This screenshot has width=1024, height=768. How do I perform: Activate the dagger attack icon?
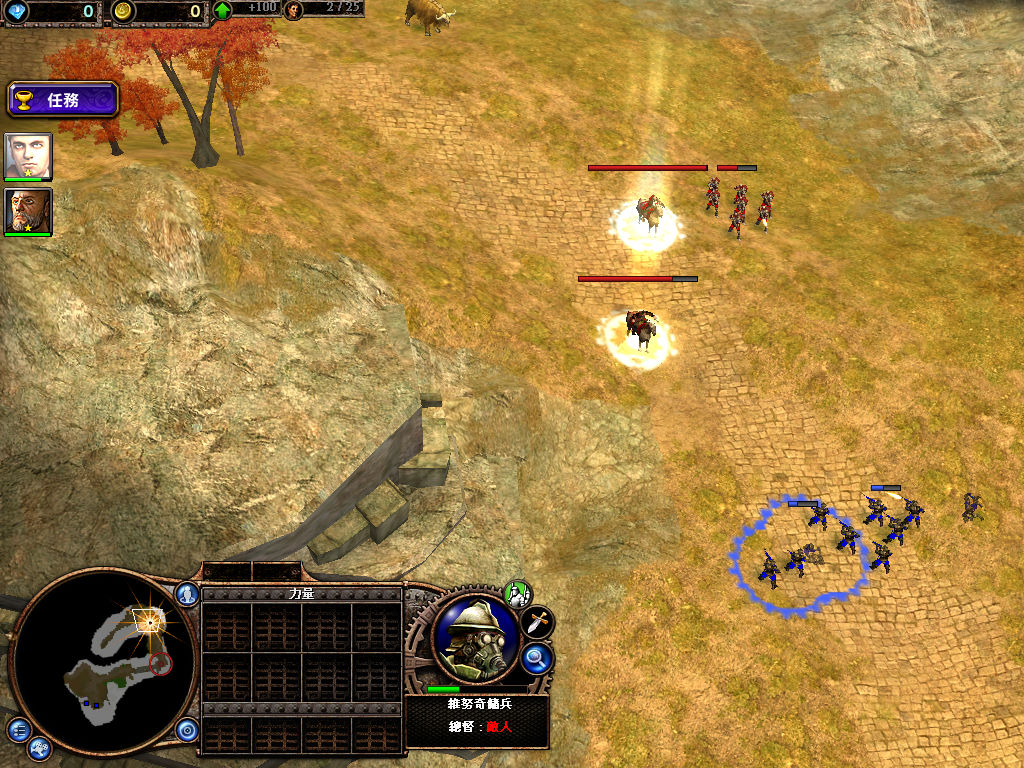[538, 621]
